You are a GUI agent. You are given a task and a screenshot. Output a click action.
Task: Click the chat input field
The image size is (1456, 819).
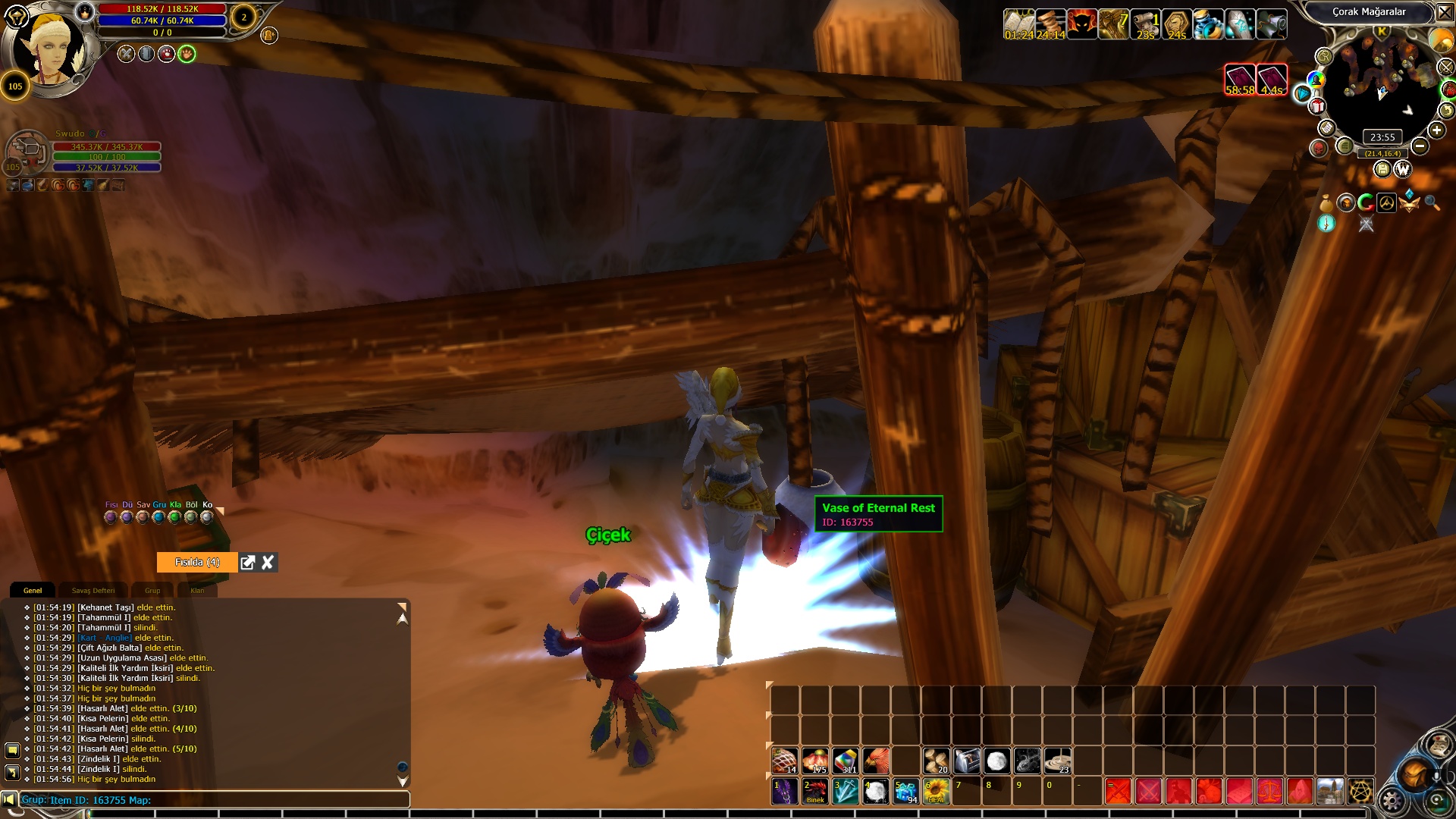(x=212, y=800)
